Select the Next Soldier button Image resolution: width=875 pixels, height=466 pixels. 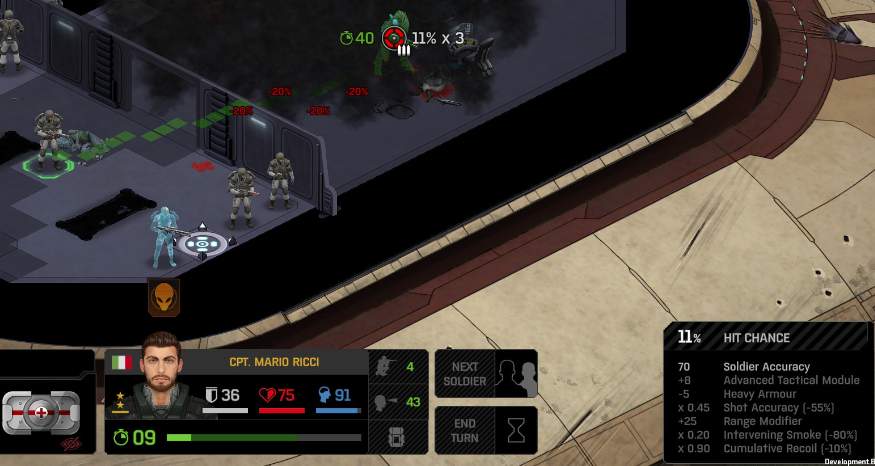(x=487, y=374)
